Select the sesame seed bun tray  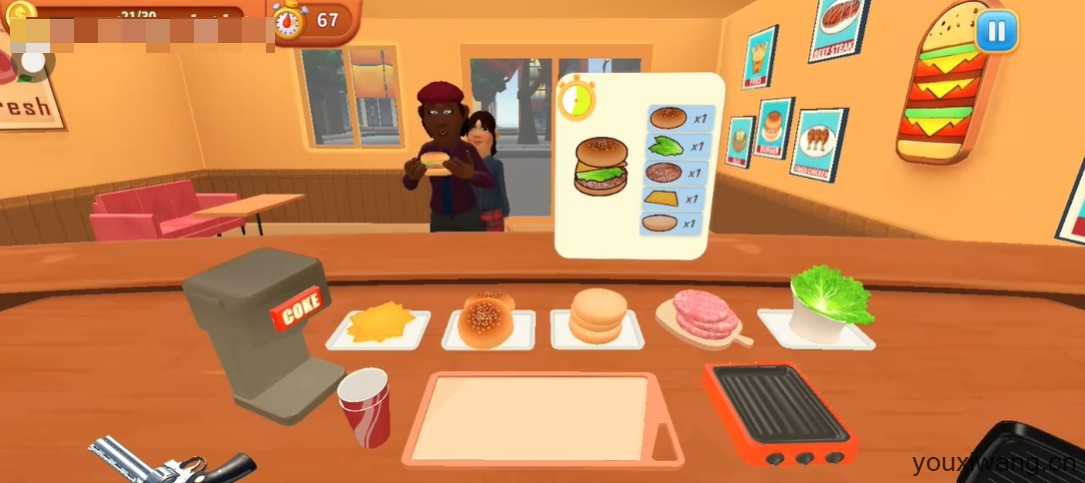tap(487, 317)
